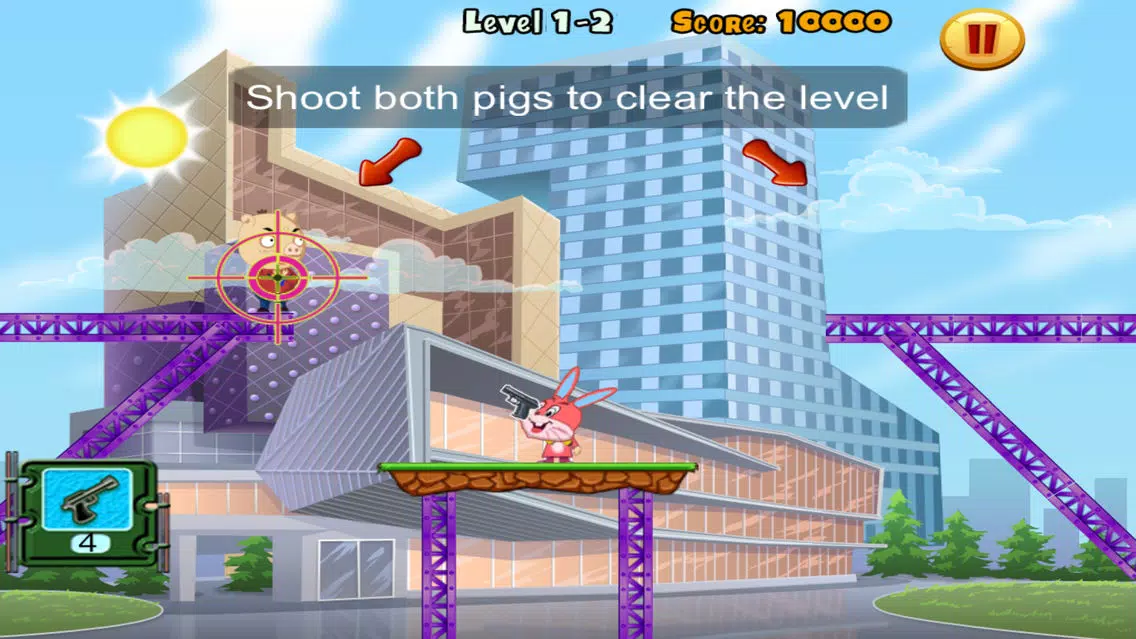Select the pistol weapon slot

[x=91, y=501]
